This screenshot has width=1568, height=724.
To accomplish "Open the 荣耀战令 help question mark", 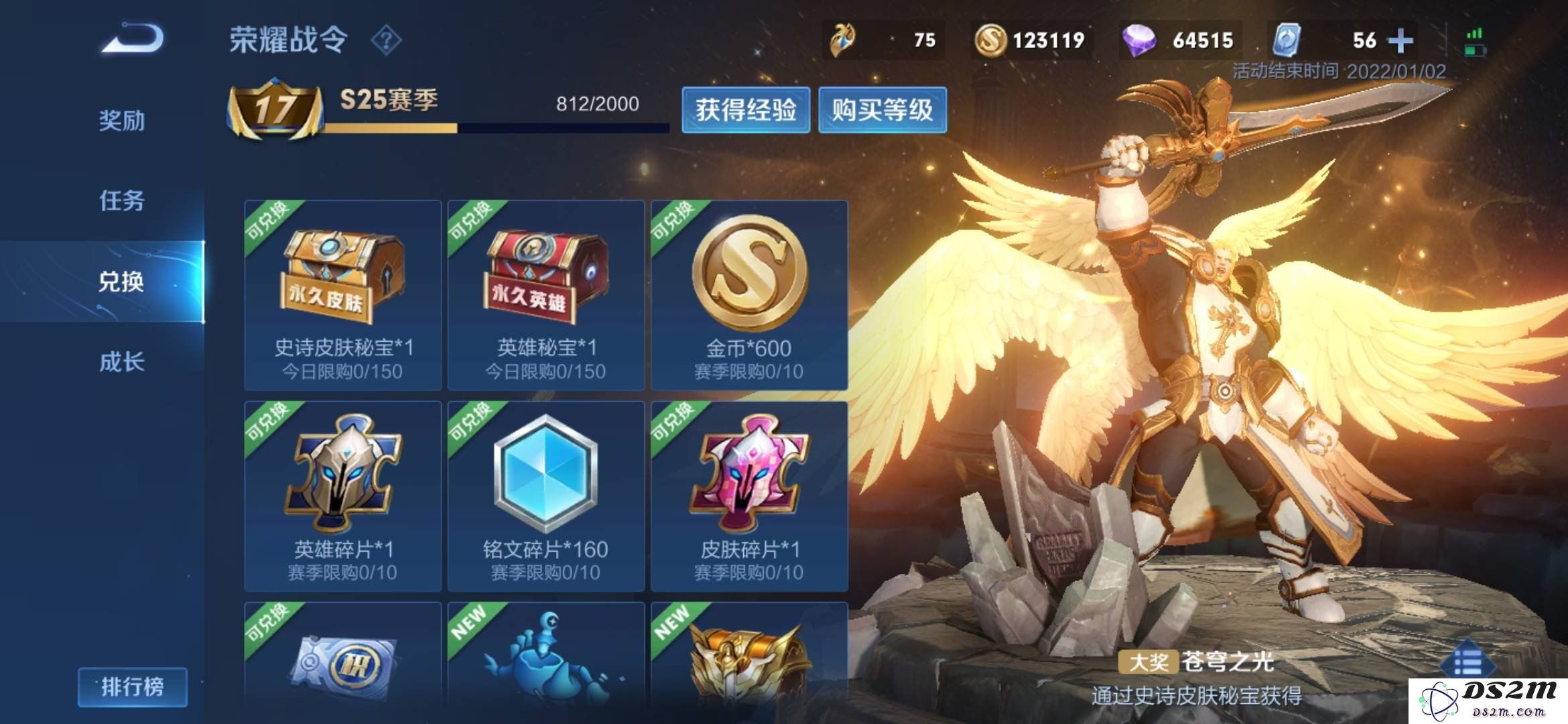I will coord(386,40).
